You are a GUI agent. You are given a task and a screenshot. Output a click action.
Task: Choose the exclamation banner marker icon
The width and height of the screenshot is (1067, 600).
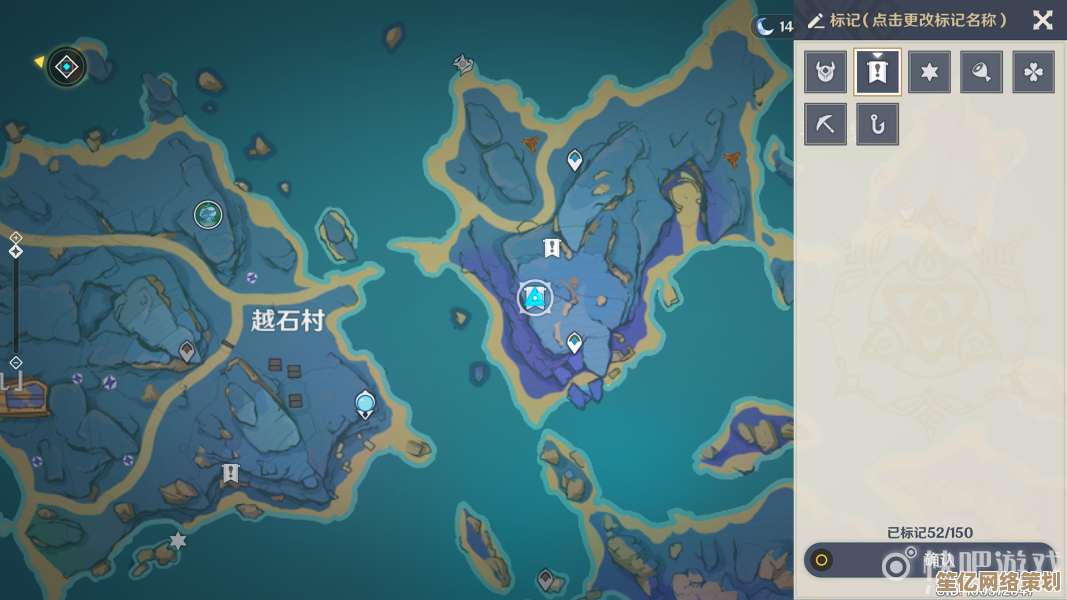(x=878, y=72)
